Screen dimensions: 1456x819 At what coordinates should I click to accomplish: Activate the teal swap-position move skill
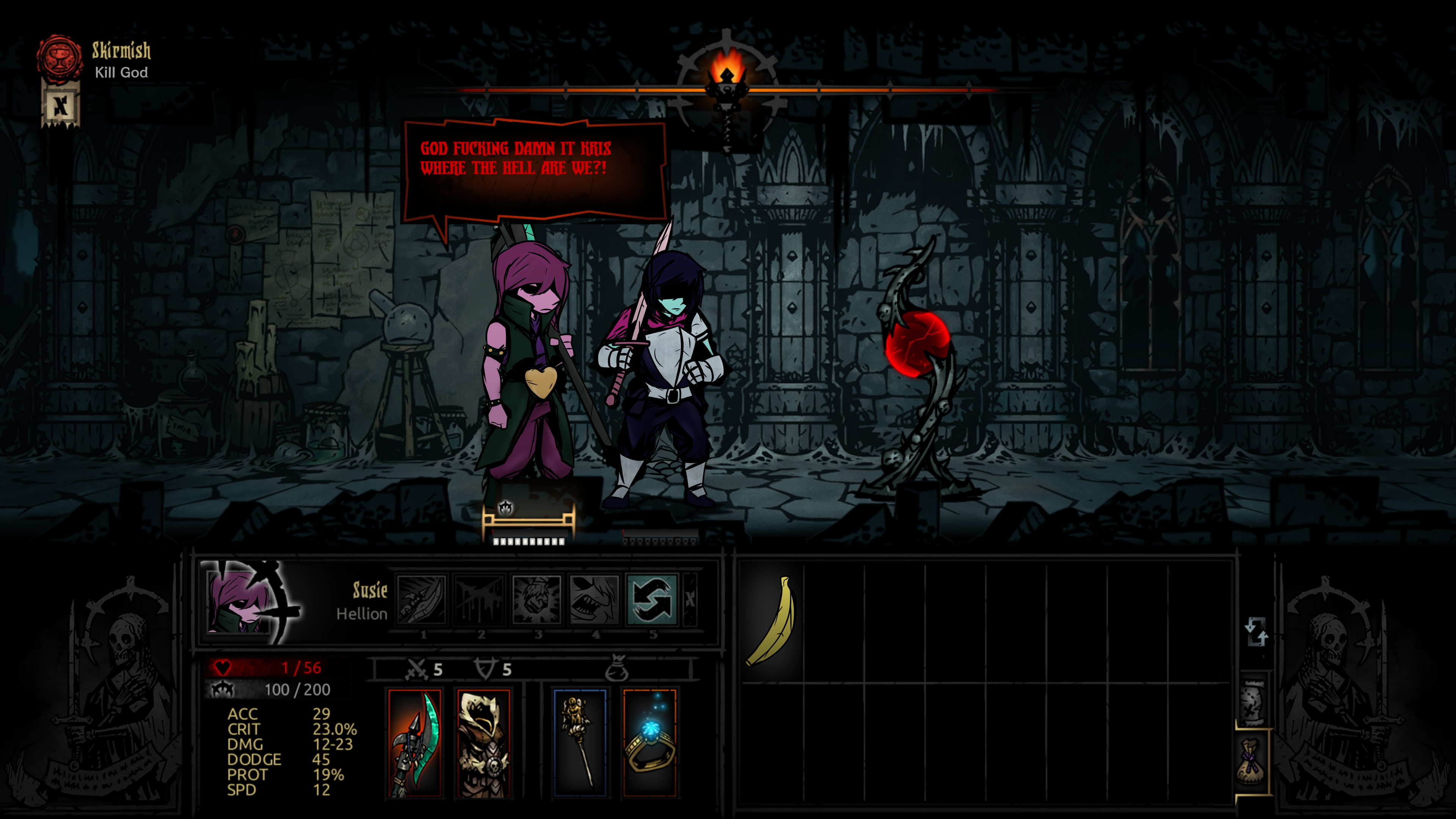pyautogui.click(x=652, y=600)
